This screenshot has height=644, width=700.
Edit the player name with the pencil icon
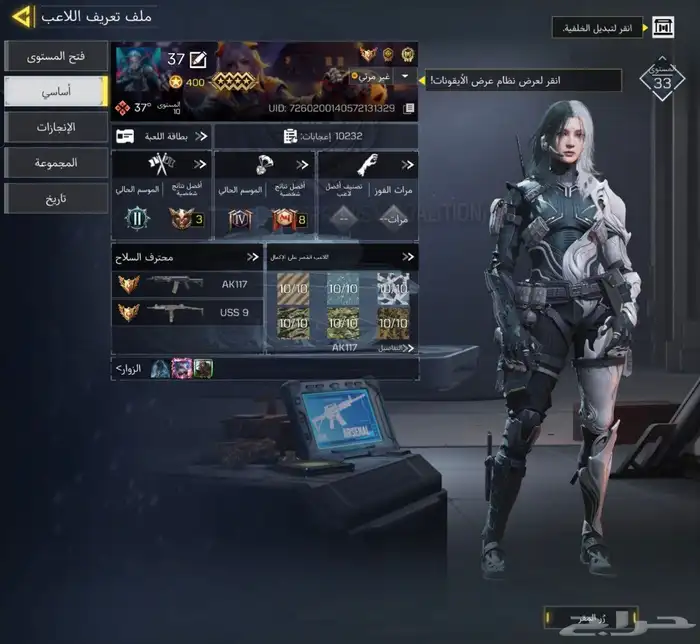[198, 60]
